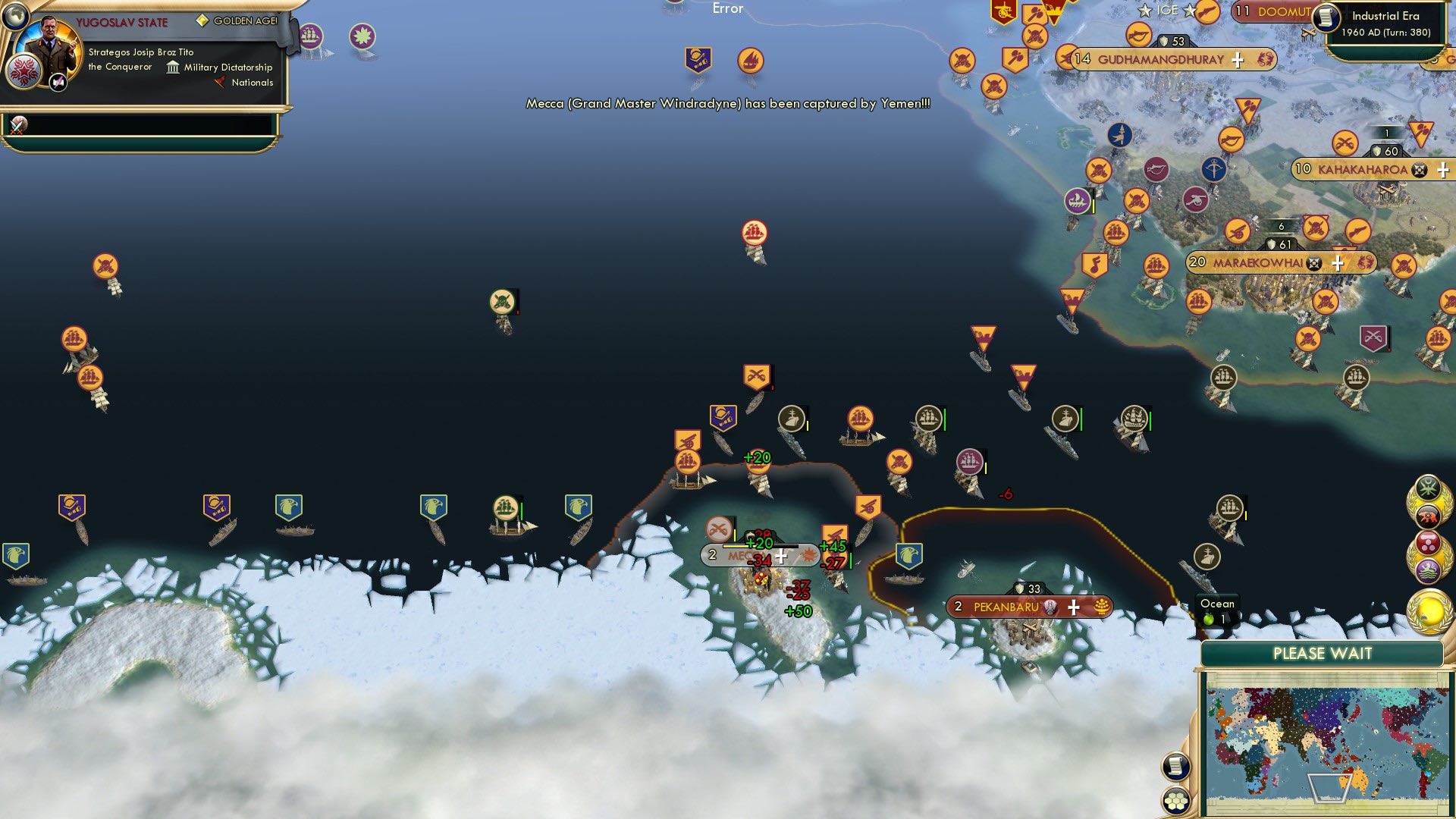Select the purple lion civ medallion on the right
The image size is (1456, 819).
1429,569
